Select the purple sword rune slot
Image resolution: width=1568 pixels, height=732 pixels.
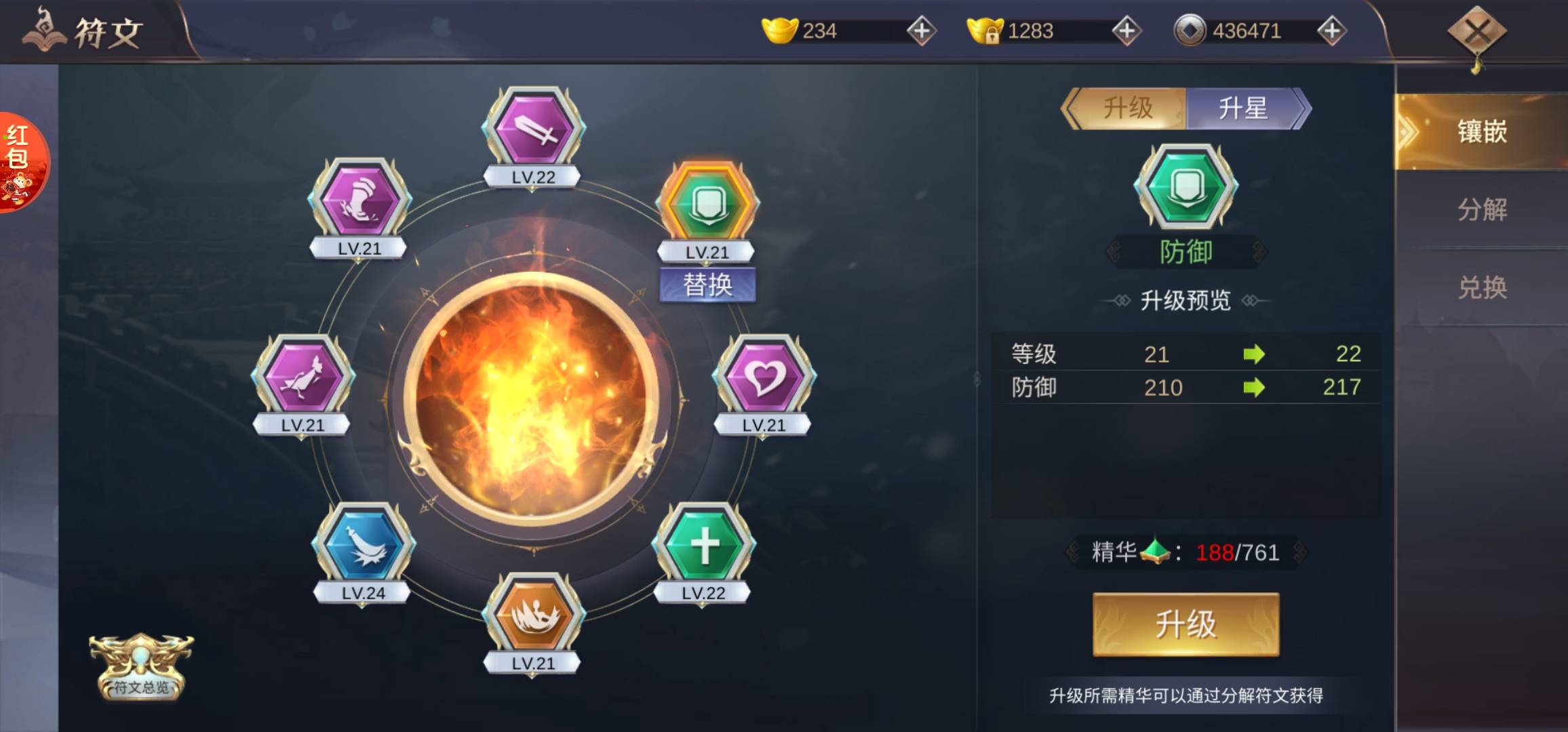(x=534, y=129)
